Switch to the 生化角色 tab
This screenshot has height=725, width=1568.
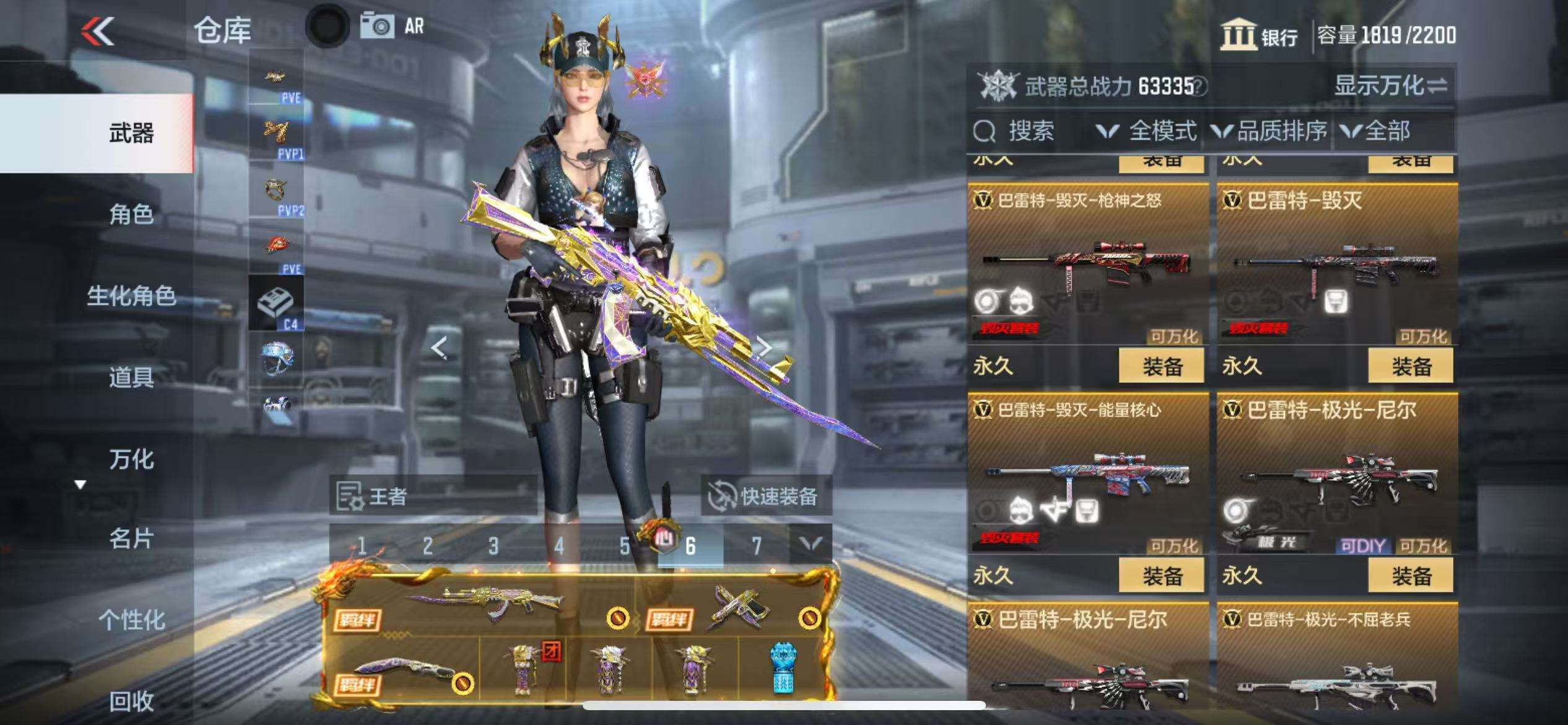(x=131, y=296)
